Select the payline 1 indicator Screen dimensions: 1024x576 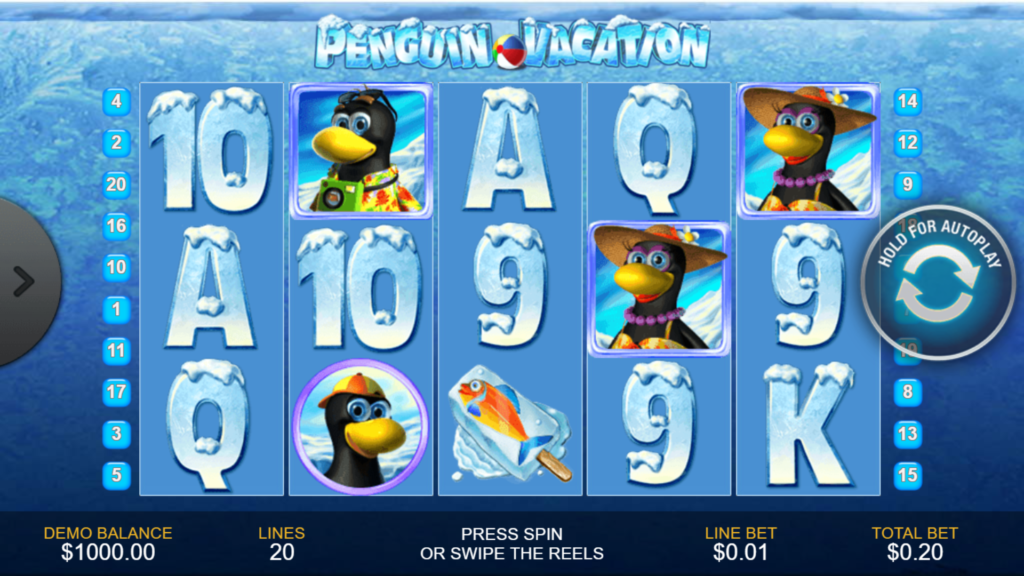tap(117, 309)
